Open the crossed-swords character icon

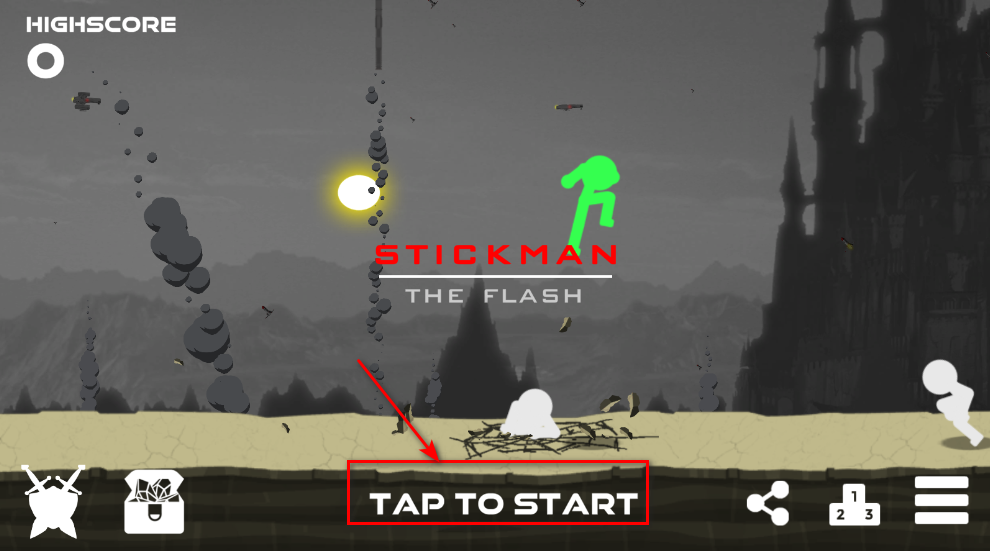54,501
